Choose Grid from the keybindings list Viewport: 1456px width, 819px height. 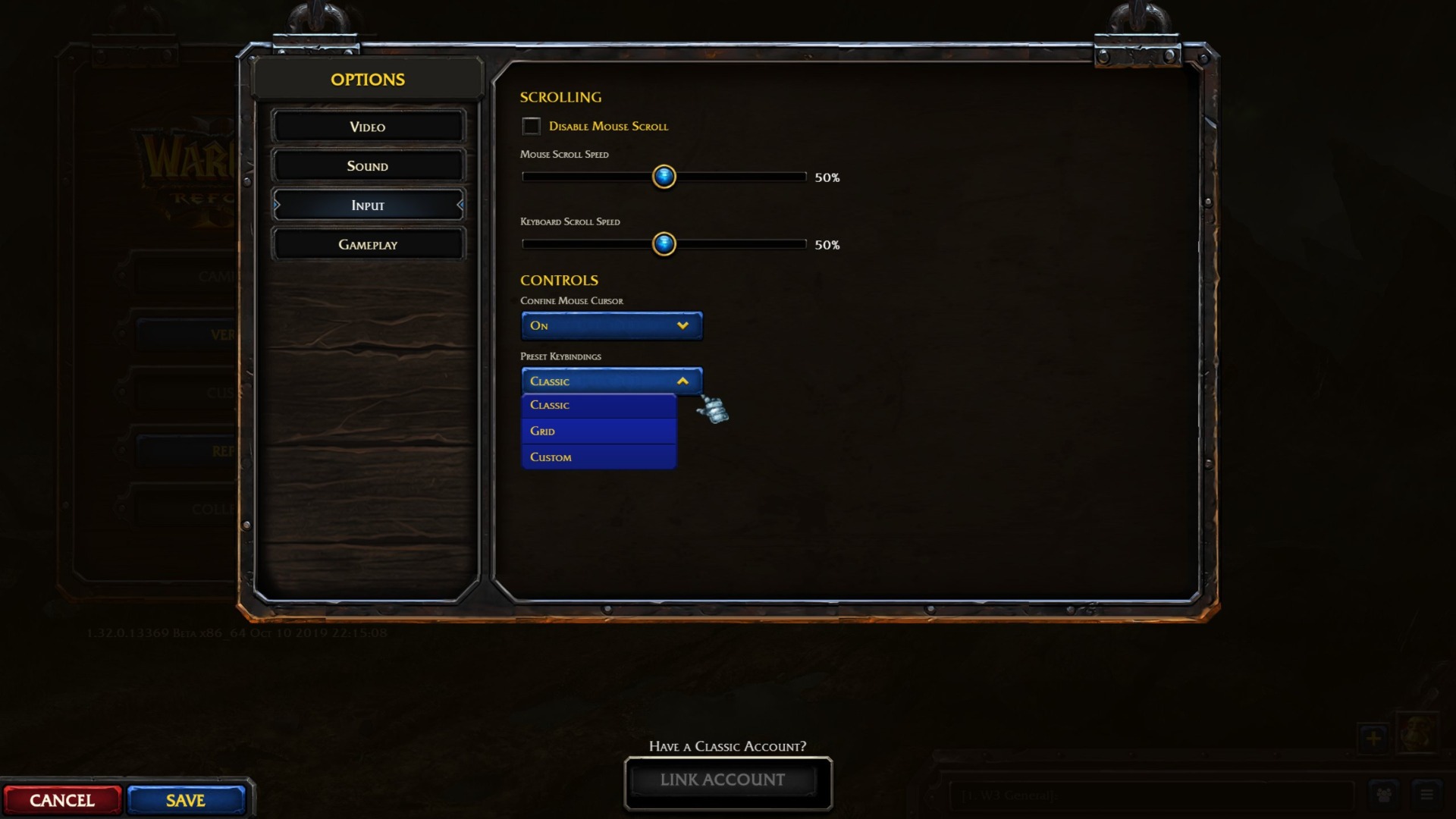(598, 431)
